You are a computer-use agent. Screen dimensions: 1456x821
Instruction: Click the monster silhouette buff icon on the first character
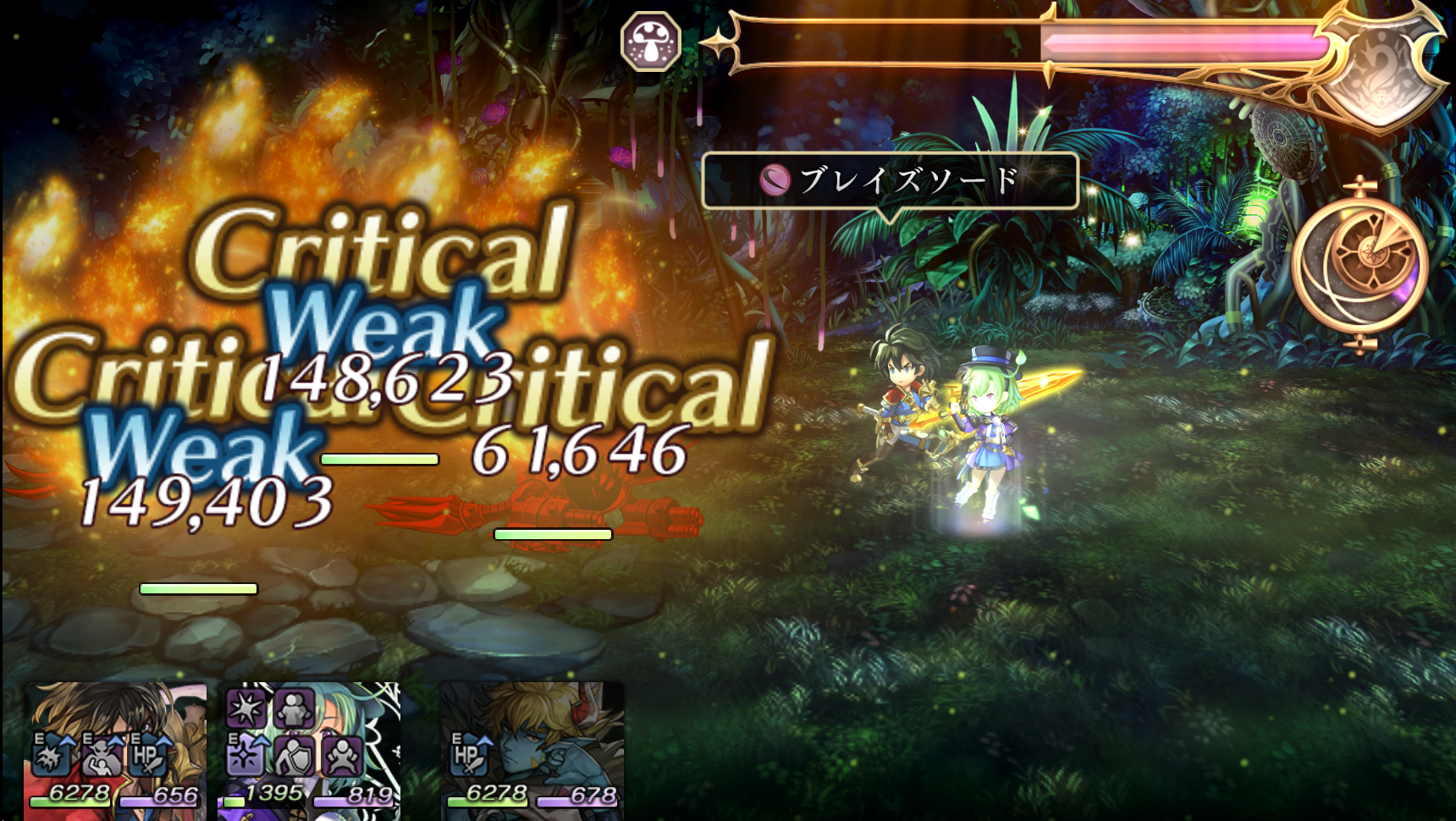[x=102, y=757]
